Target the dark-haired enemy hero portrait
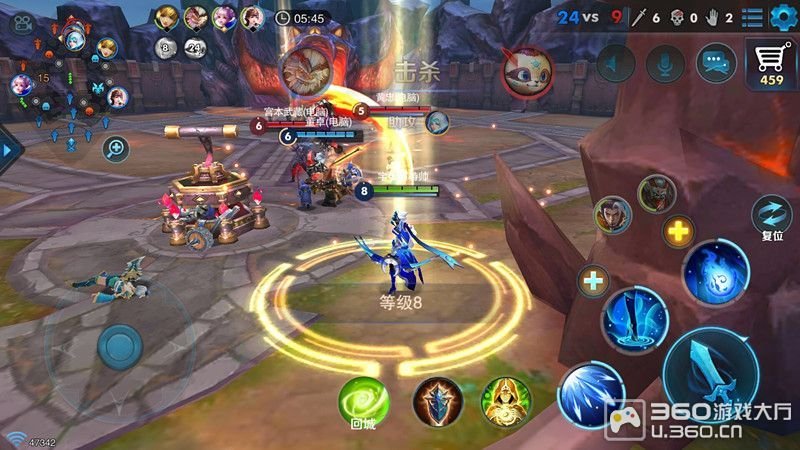Screen dimensions: 800x450 coord(613,215)
